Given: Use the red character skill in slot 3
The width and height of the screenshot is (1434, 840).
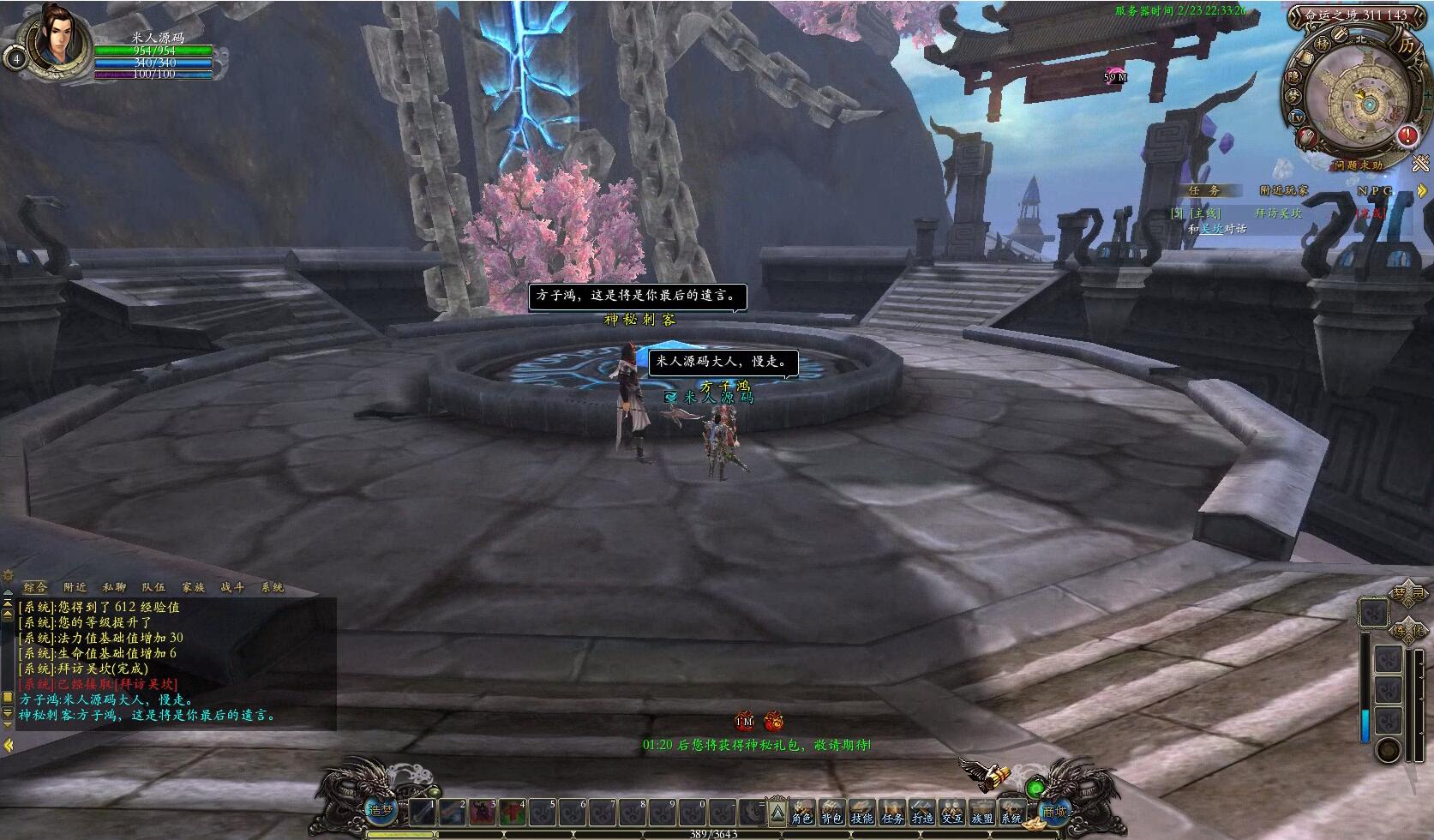Looking at the screenshot, I should point(483,812).
